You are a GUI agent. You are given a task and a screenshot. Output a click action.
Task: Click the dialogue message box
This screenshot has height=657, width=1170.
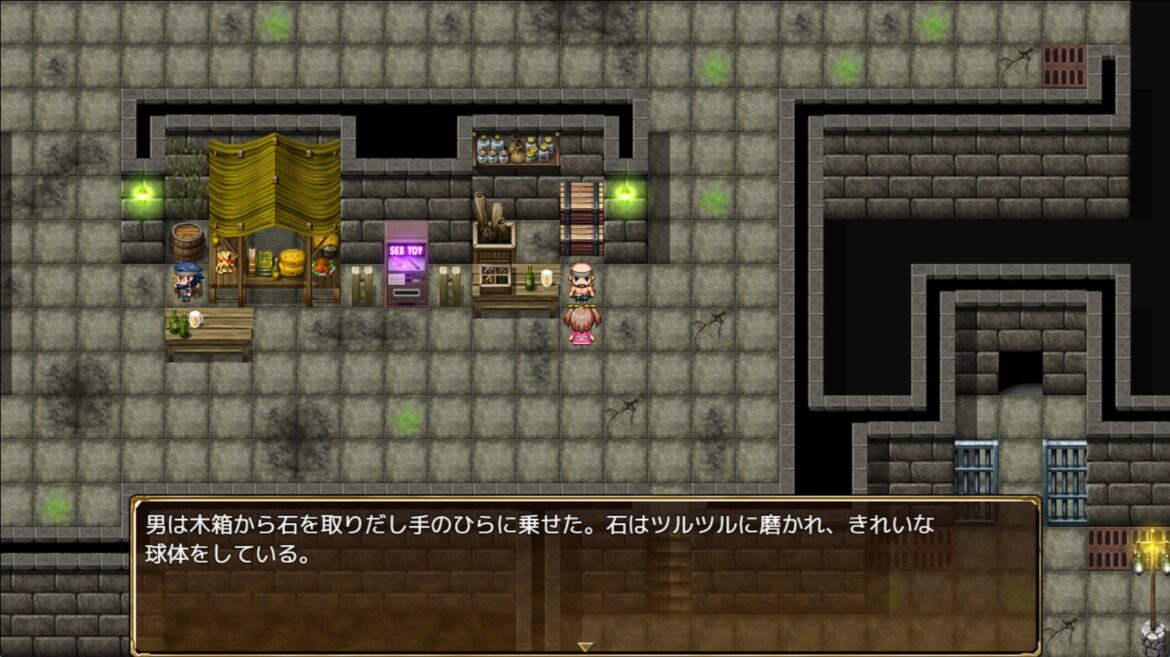[x=585, y=575]
